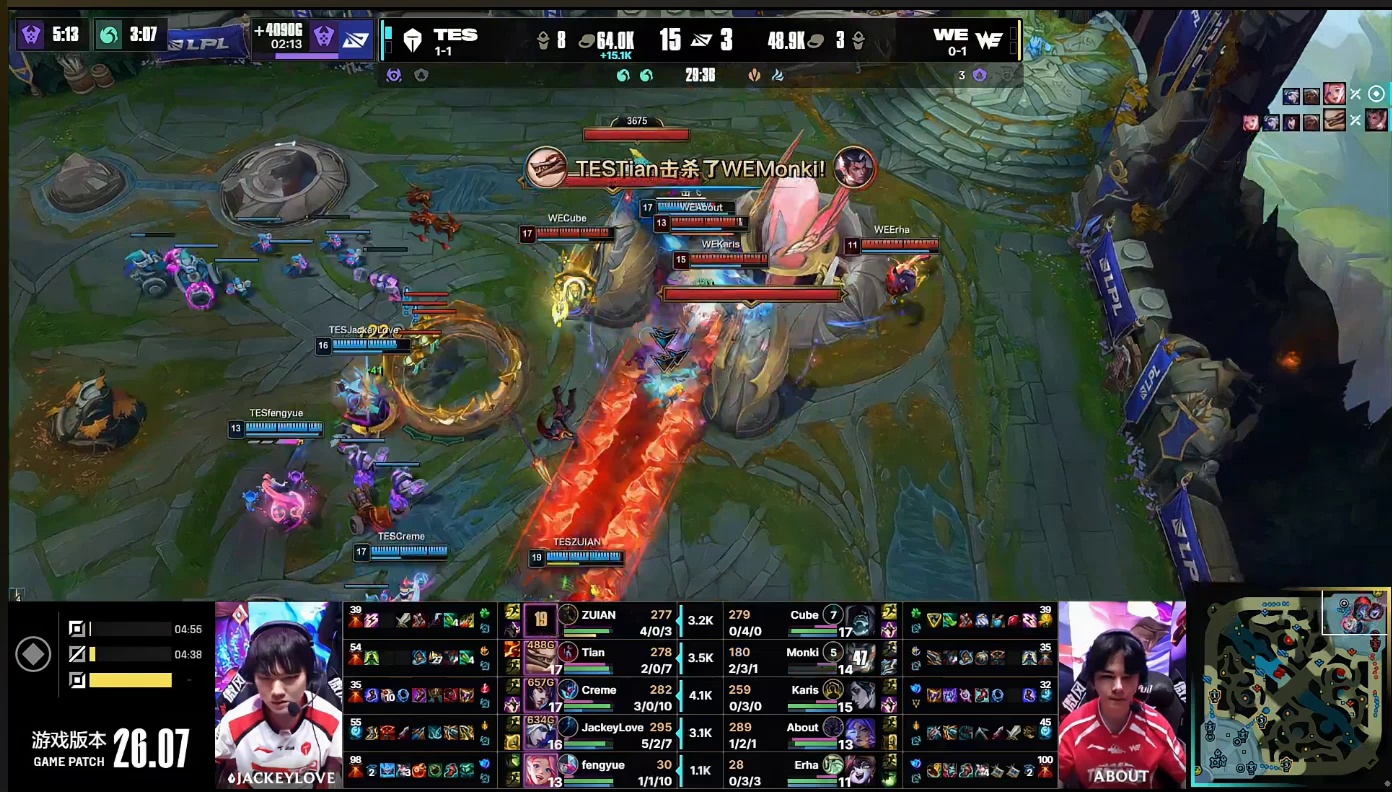
Task: Click the TES team logo
Action: coord(412,40)
